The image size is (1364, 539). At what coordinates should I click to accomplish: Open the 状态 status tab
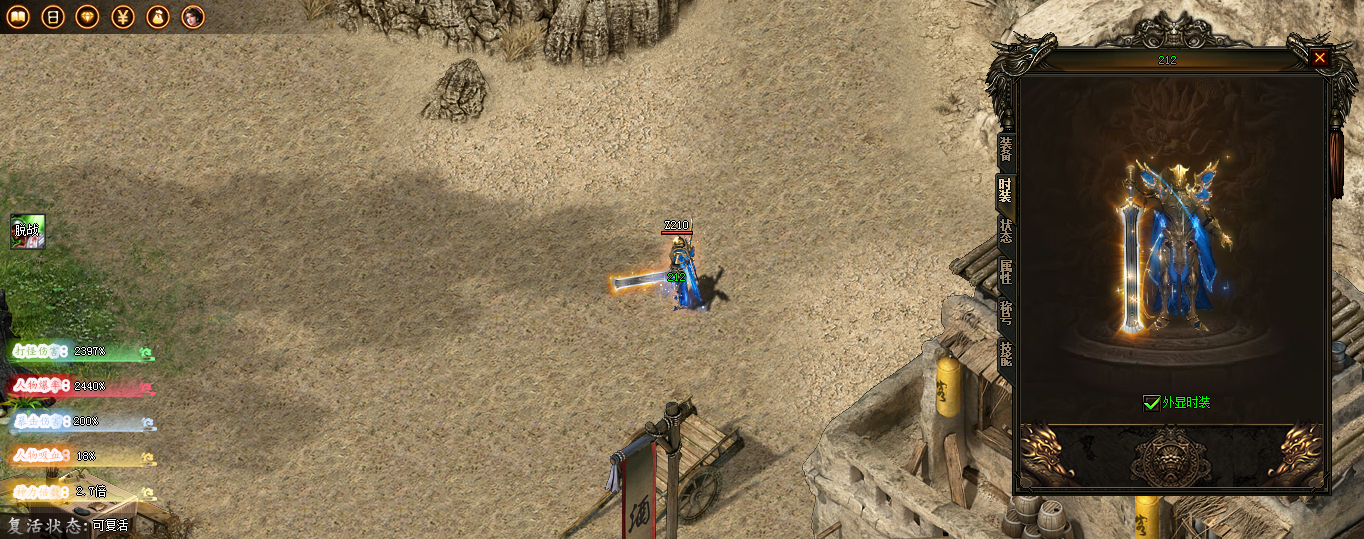tap(1005, 231)
